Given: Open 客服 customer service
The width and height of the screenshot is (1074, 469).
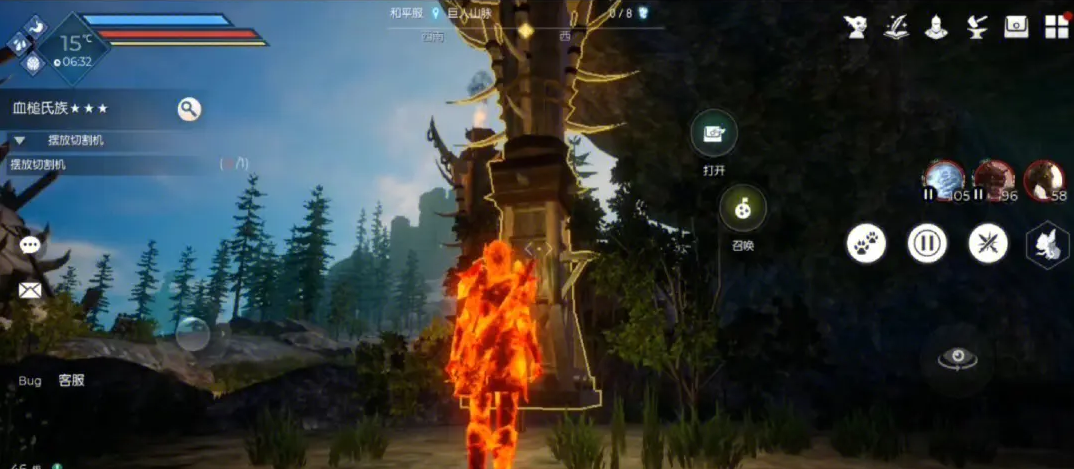Looking at the screenshot, I should coord(71,381).
